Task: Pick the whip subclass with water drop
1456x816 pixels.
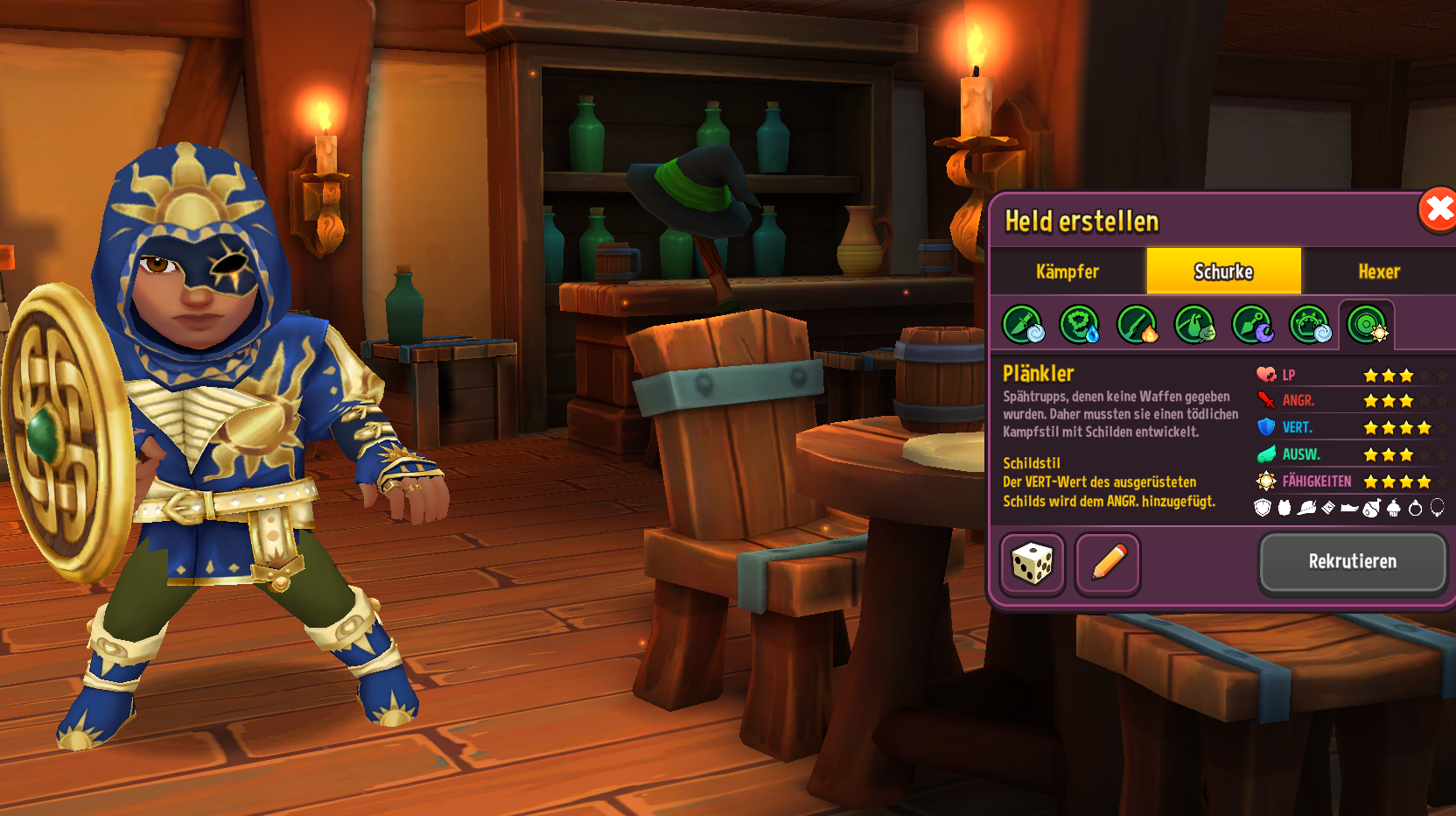Action: [x=1080, y=325]
